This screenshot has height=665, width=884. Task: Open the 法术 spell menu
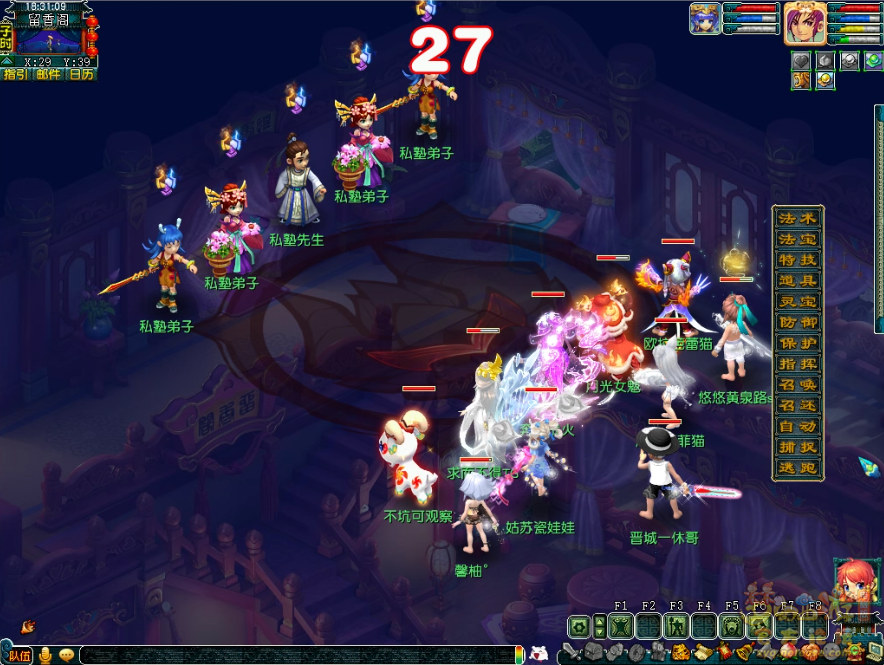tap(798, 218)
